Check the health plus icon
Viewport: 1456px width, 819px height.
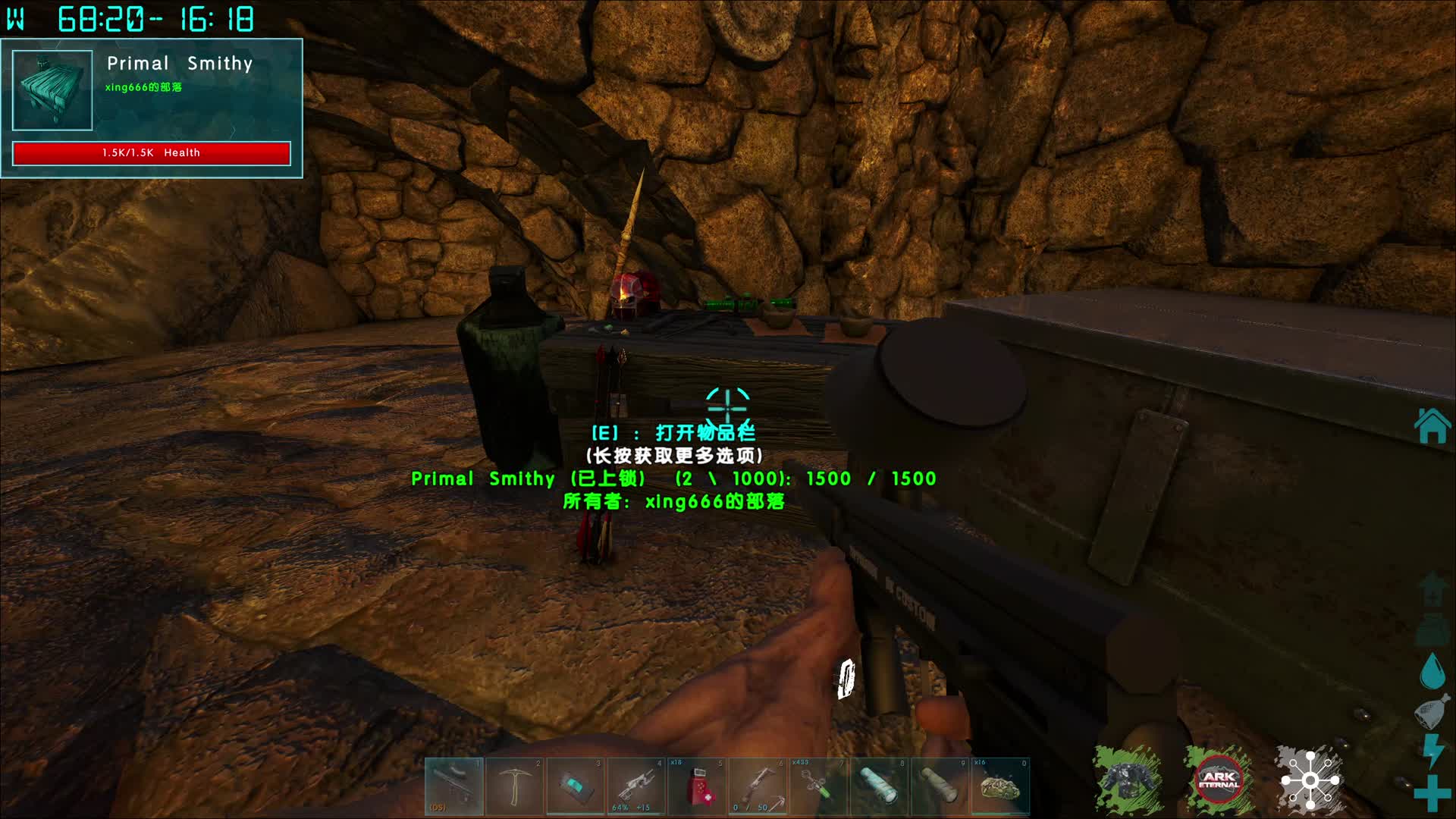(1432, 792)
